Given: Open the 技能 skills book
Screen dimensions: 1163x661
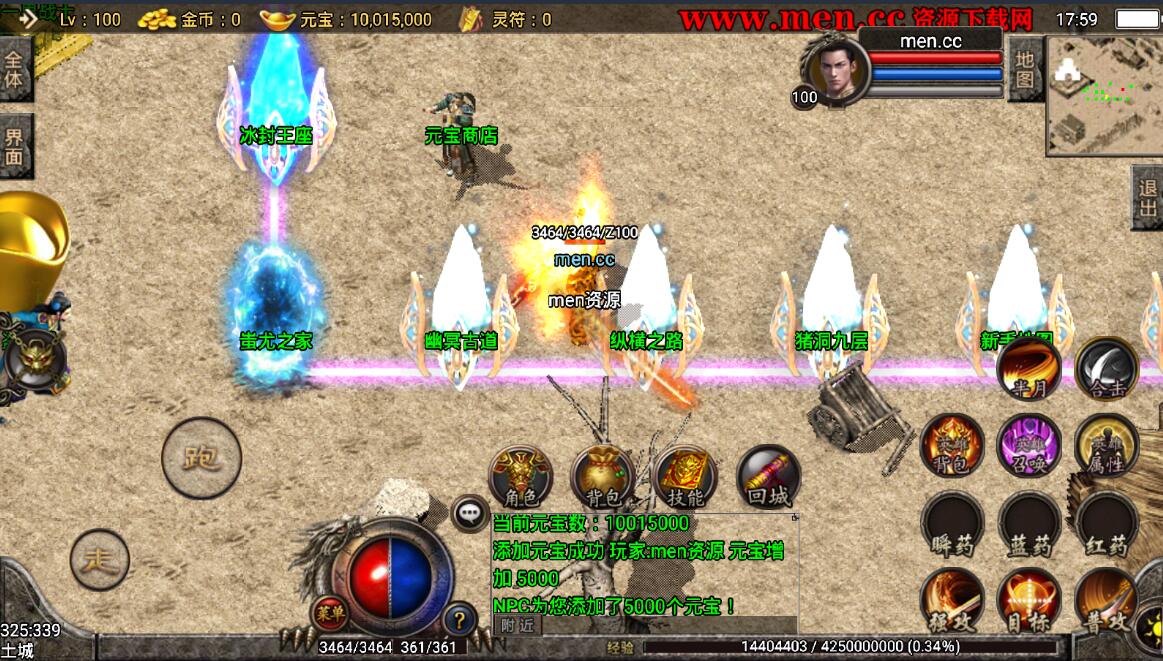Looking at the screenshot, I should 685,477.
